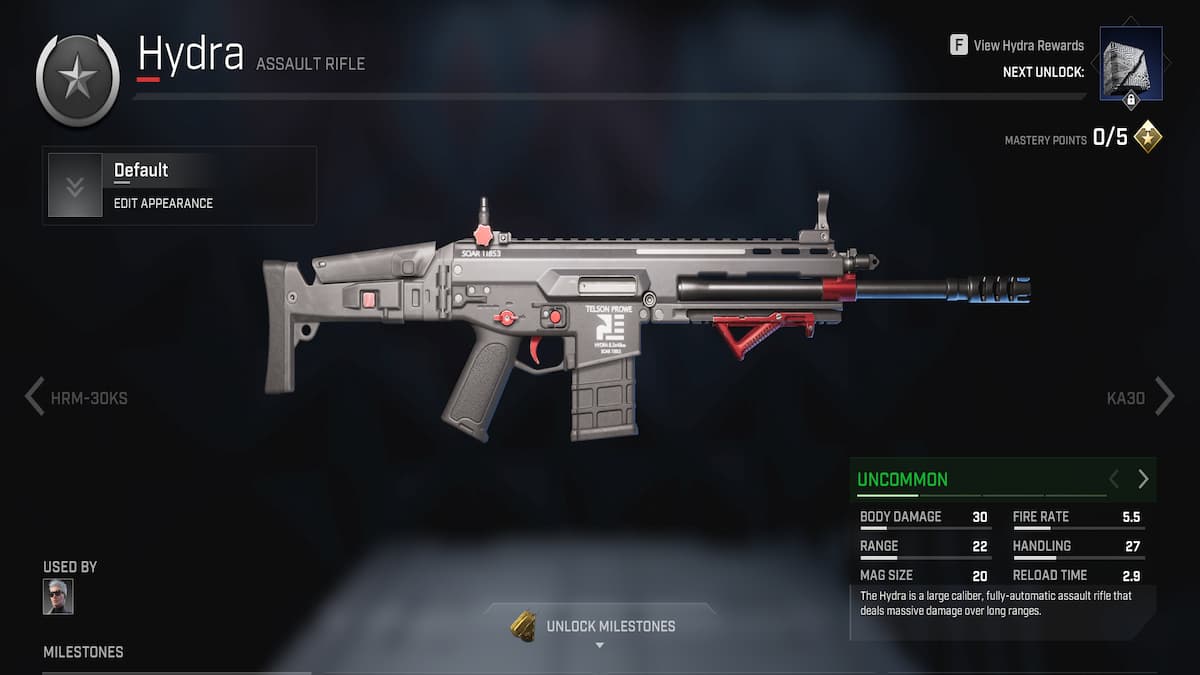Select the locked next unlock reward thumbnail
Screen dimensions: 1200x675
pyautogui.click(x=1131, y=64)
